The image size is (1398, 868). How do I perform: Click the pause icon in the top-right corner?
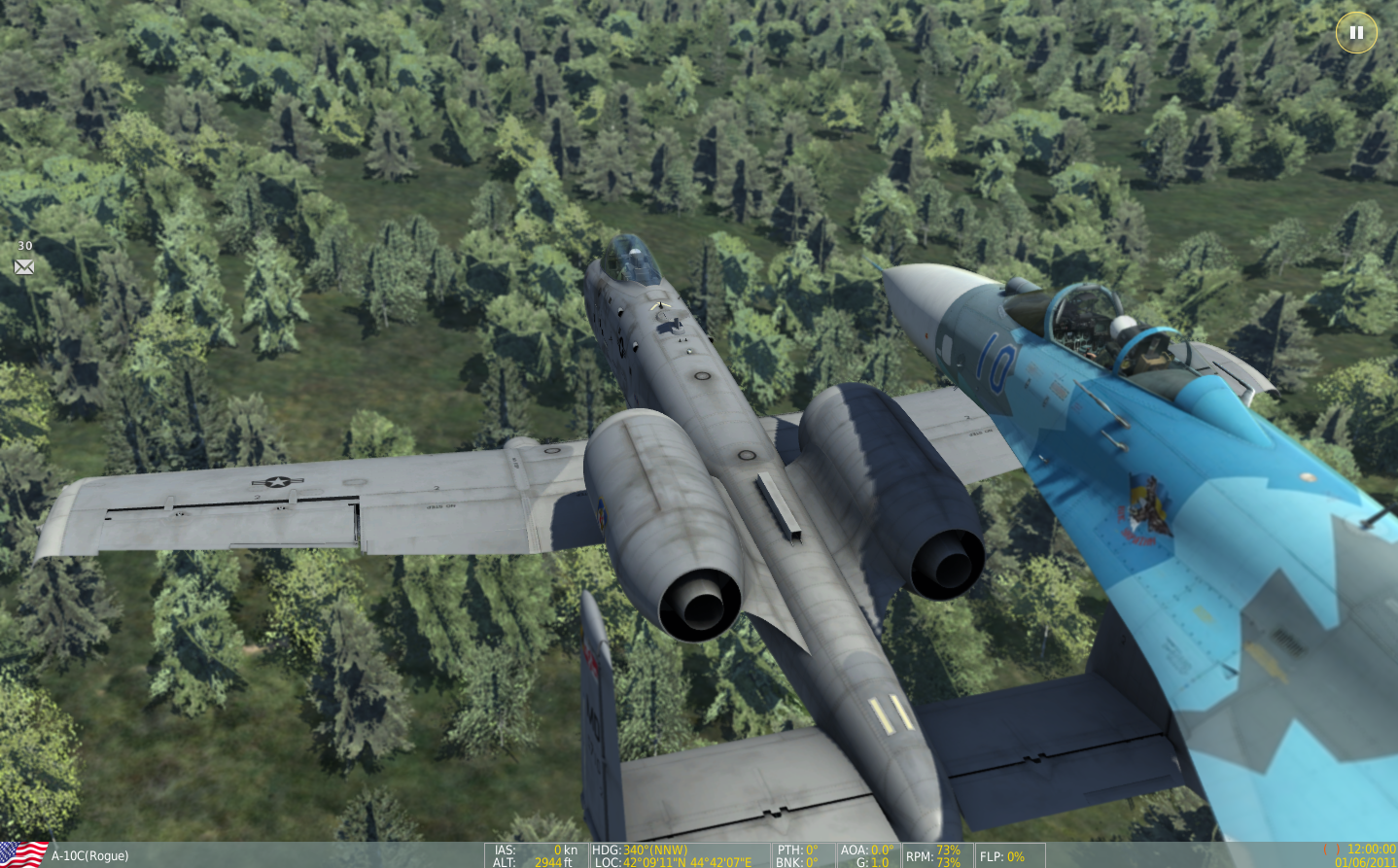[1355, 32]
